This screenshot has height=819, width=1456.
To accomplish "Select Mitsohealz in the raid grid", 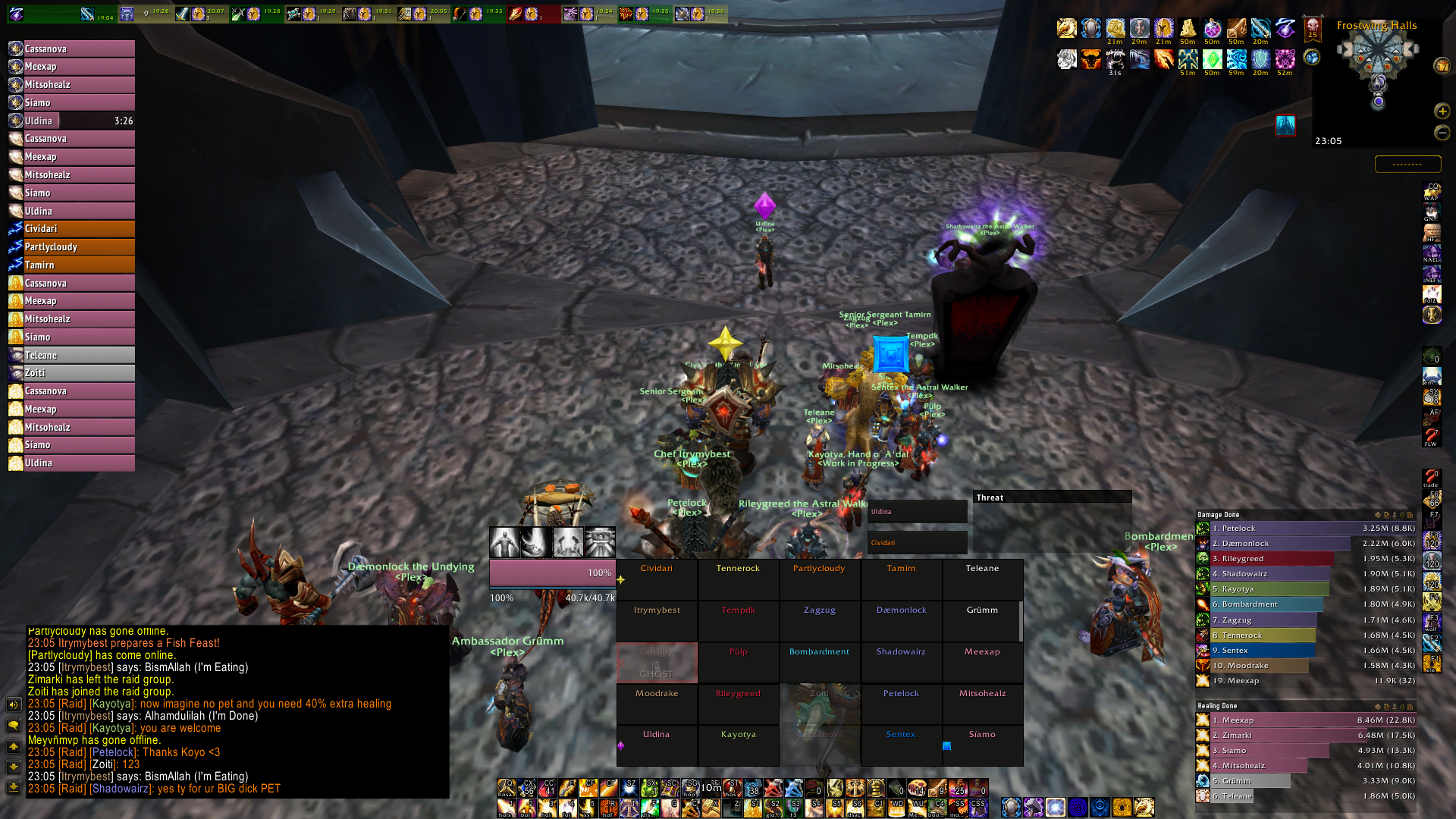I will 982,704.
